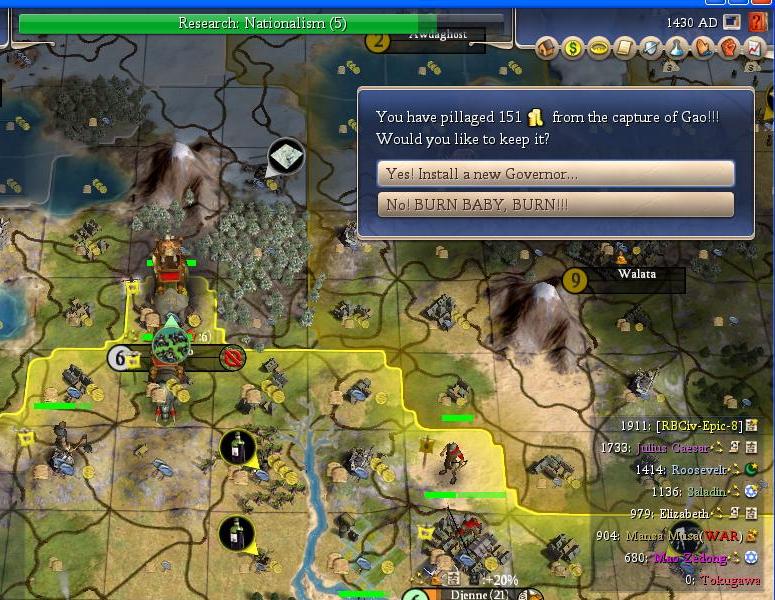Open the Info screen graph icon
This screenshot has height=600, width=775.
[x=752, y=47]
